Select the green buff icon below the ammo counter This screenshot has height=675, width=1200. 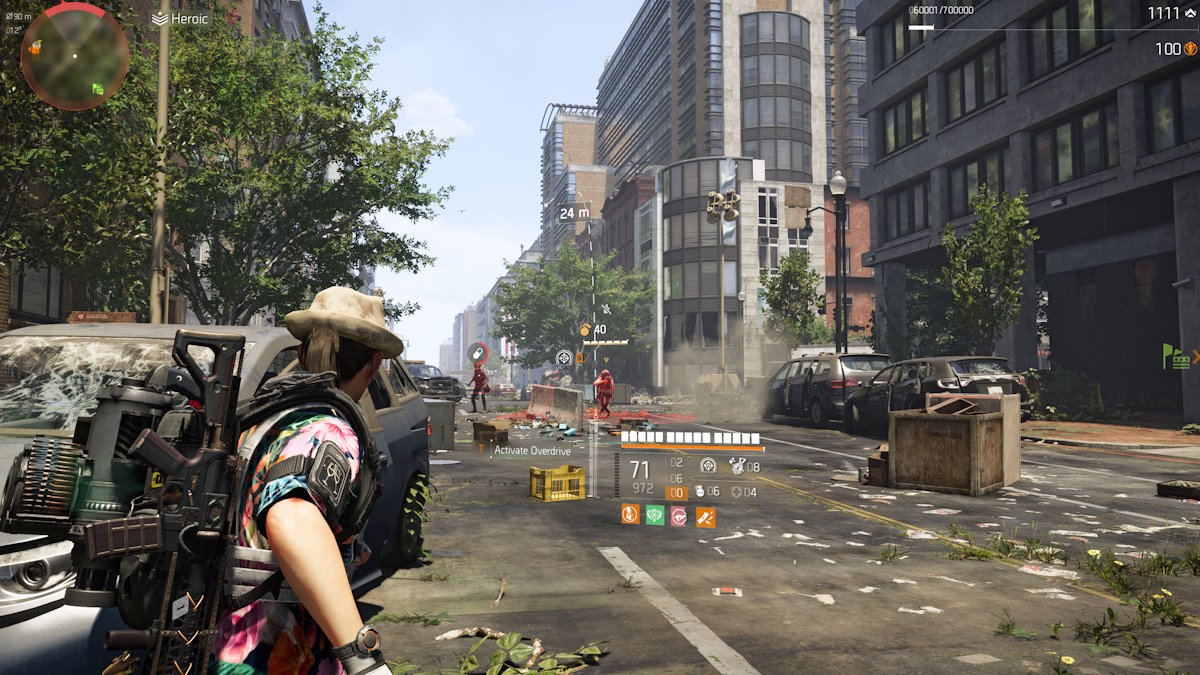(x=654, y=515)
